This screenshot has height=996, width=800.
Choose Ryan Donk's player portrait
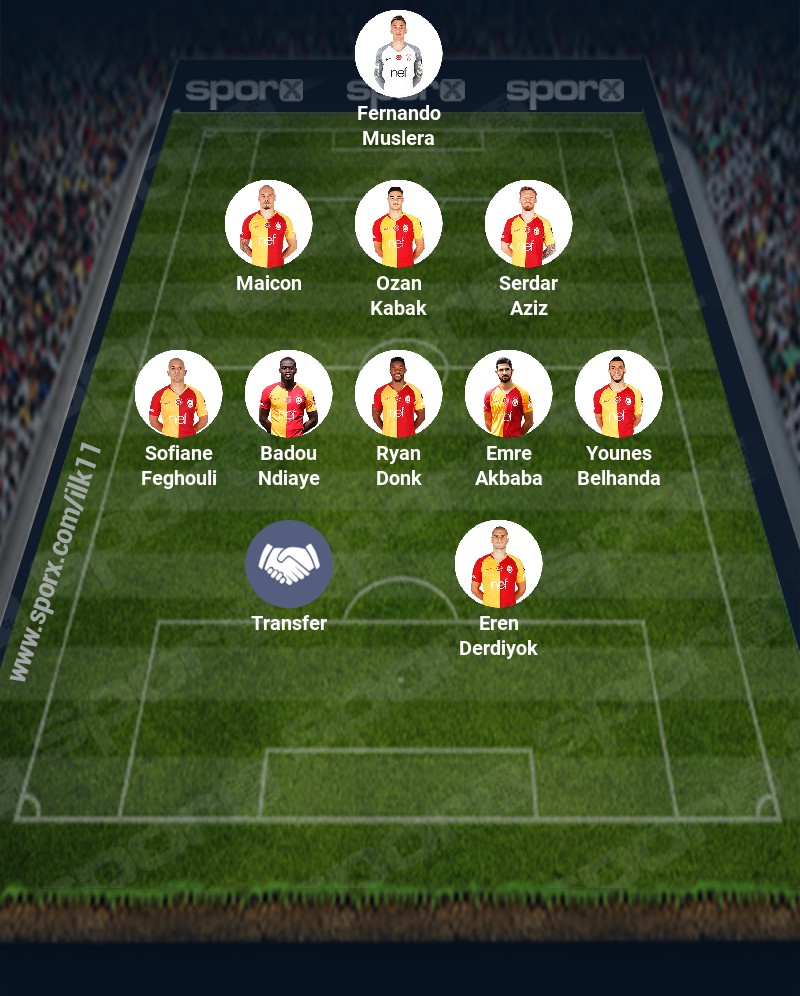(x=399, y=394)
